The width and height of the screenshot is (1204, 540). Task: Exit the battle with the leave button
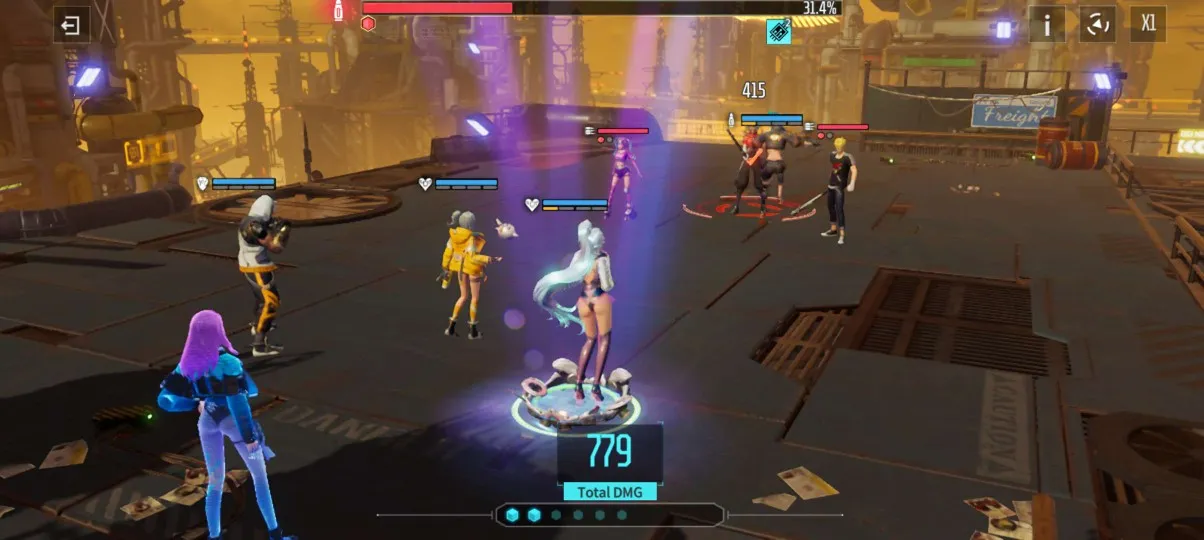(71, 25)
